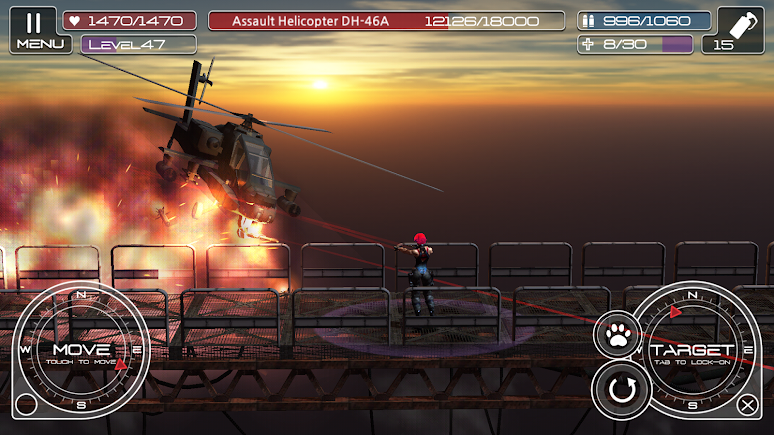The image size is (774, 435).
Task: Tap the circular arrow reload button
Action: coord(621,390)
